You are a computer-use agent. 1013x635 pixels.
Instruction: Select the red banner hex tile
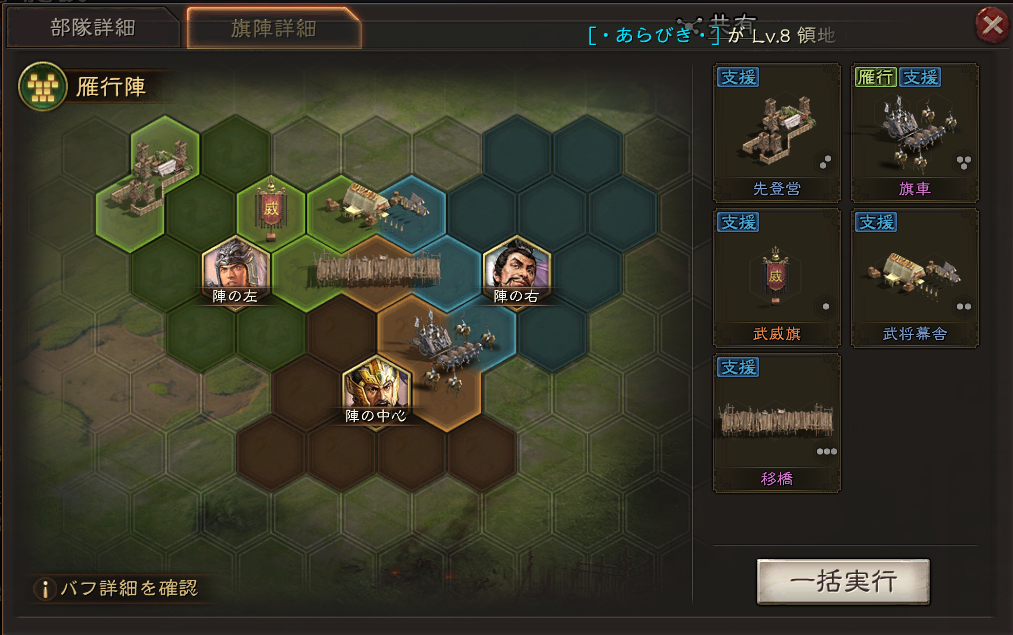coord(271,211)
